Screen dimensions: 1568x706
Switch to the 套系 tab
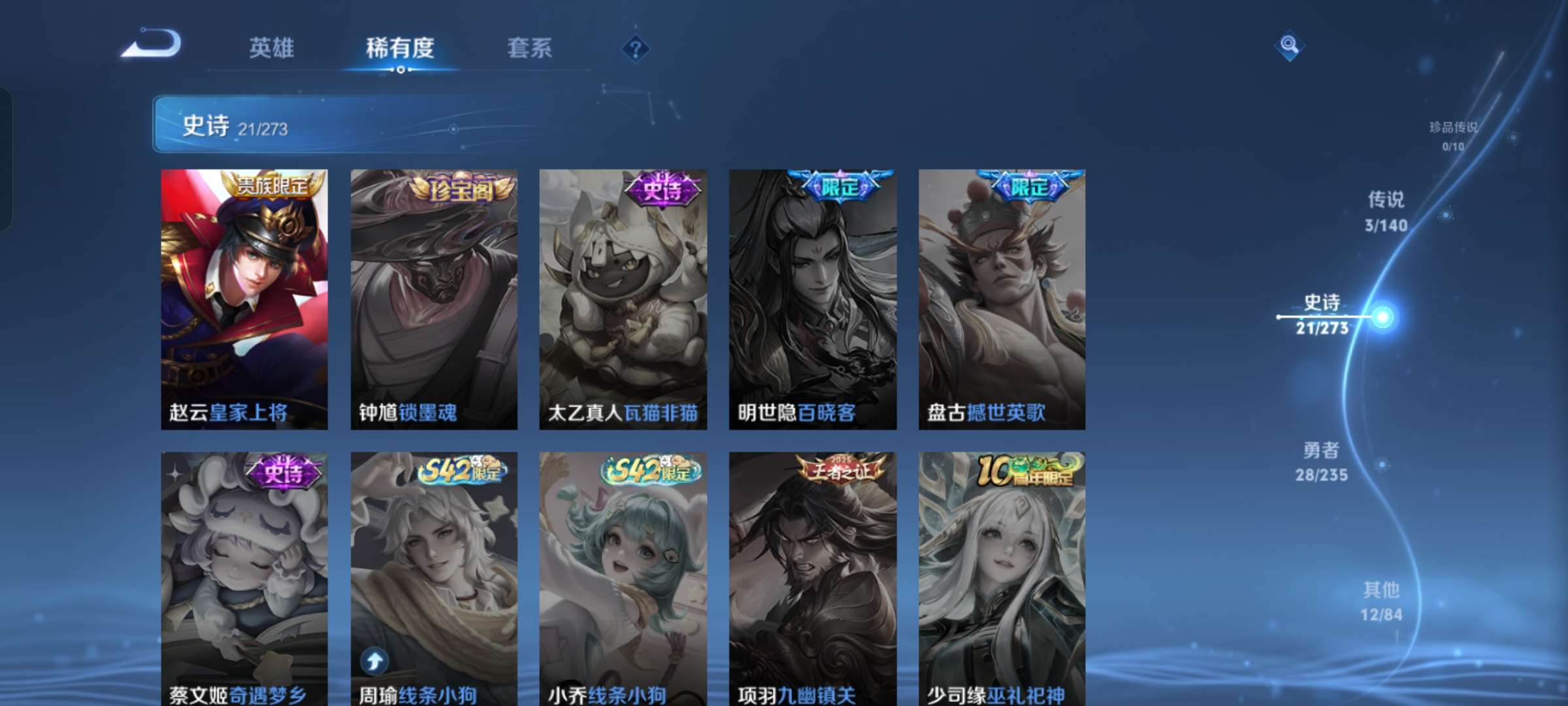[x=529, y=47]
